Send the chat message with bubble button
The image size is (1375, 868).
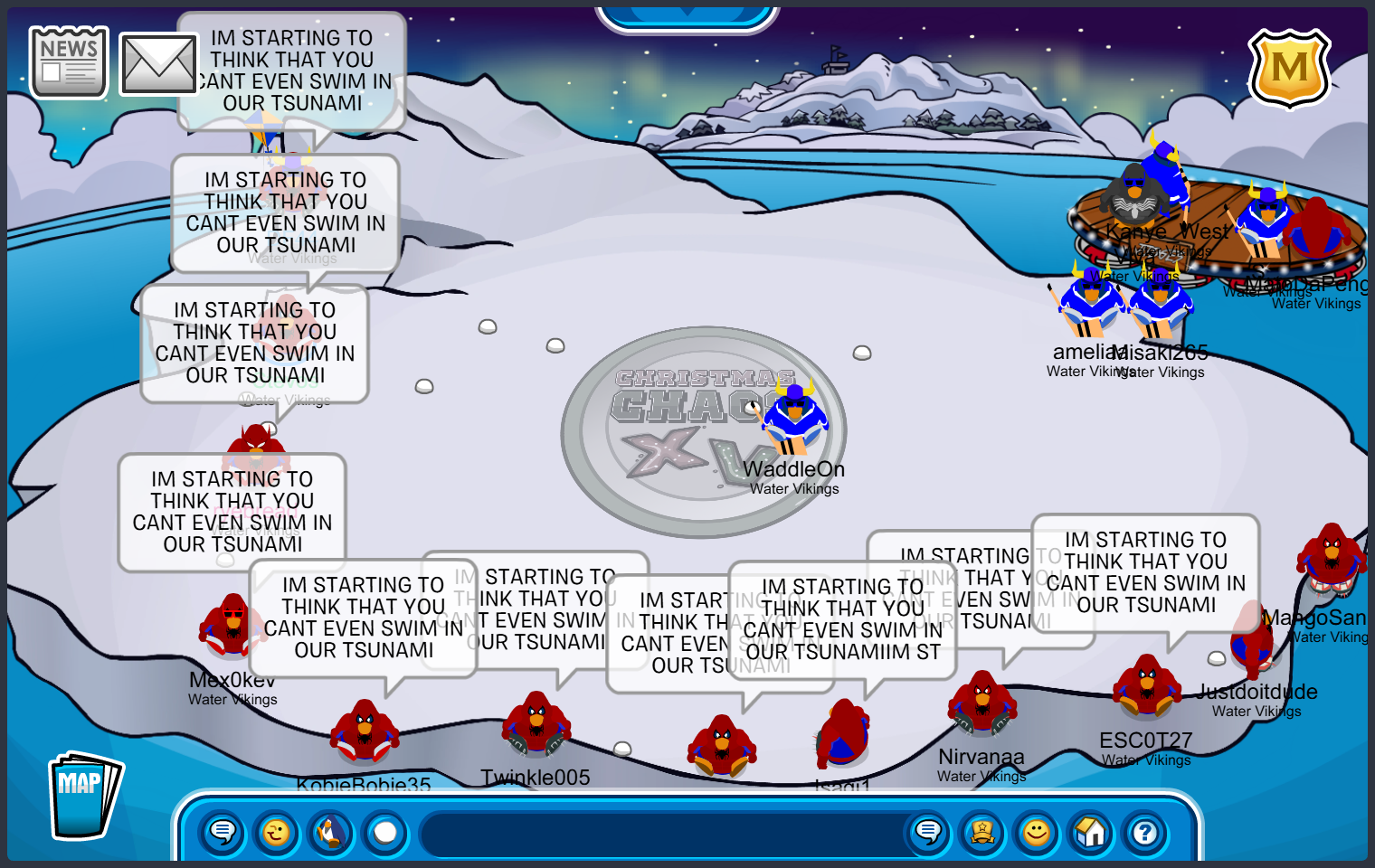pos(928,832)
